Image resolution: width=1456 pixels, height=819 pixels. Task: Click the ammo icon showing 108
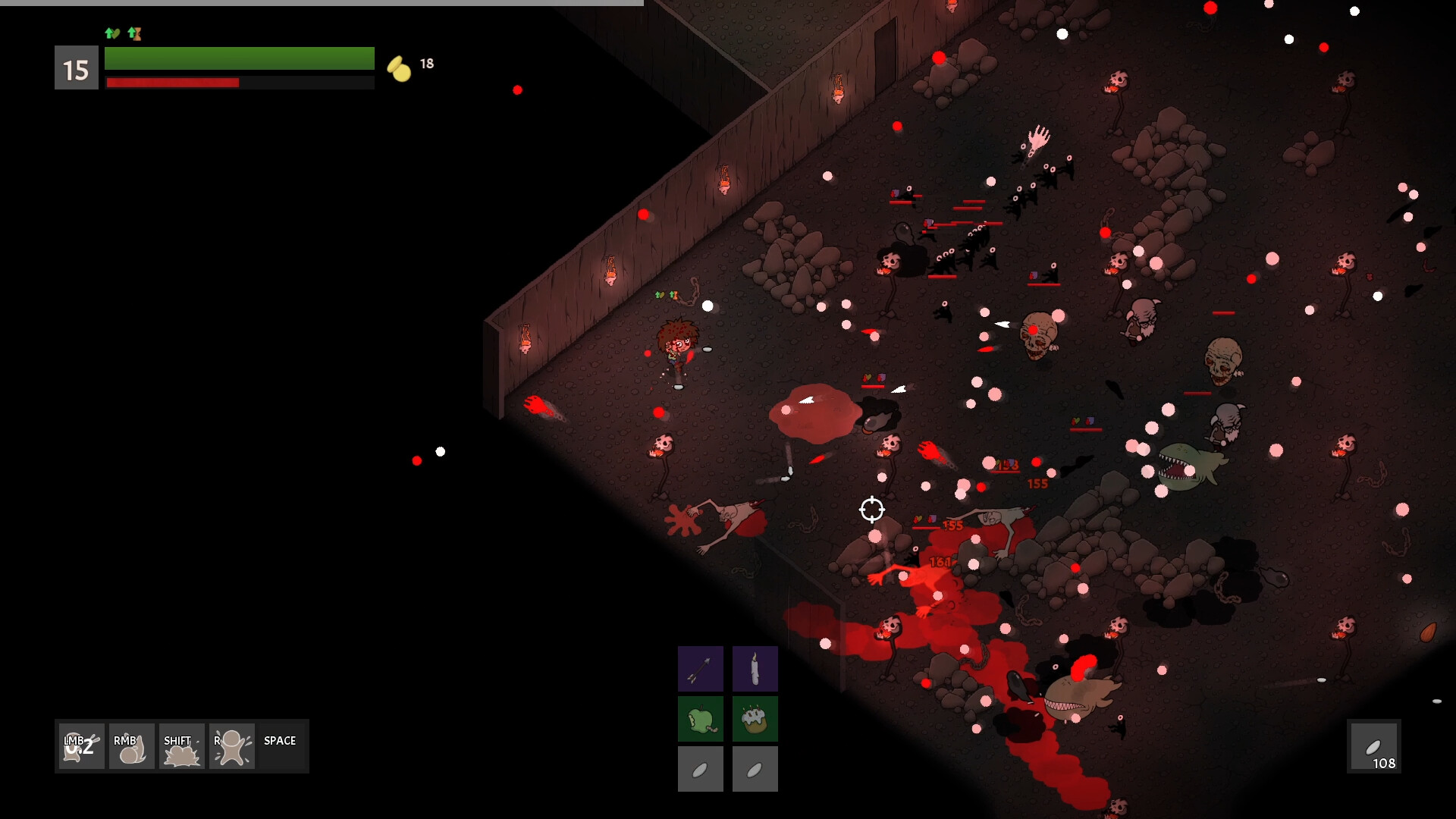1375,747
